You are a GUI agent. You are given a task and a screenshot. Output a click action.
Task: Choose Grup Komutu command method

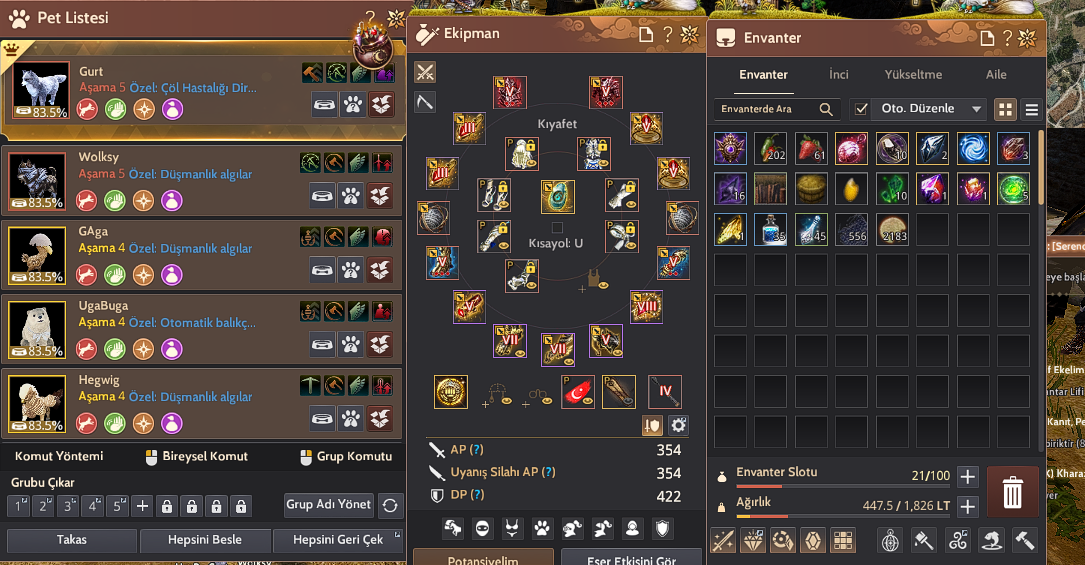346,456
